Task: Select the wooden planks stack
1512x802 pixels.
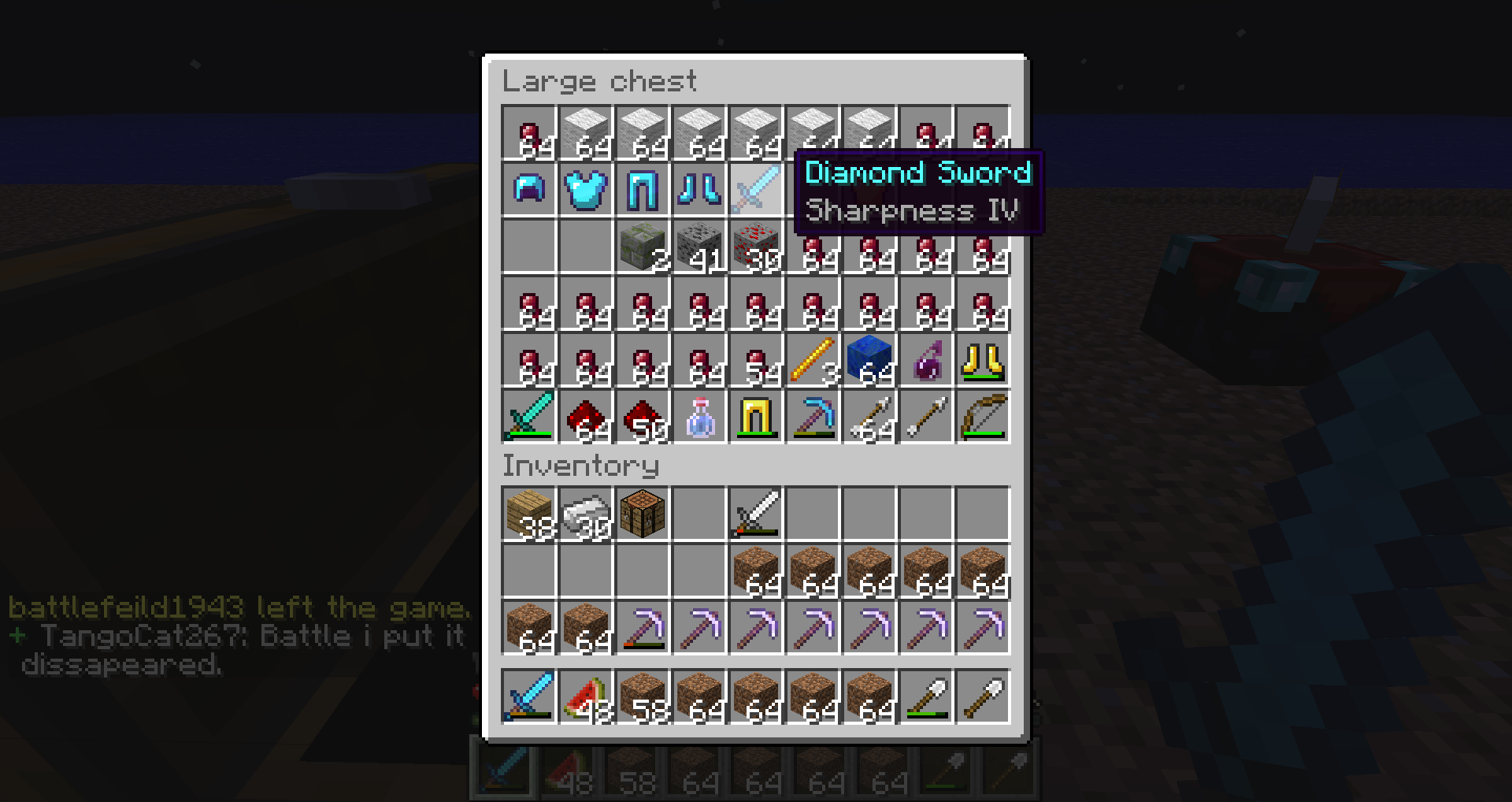Action: (x=529, y=514)
